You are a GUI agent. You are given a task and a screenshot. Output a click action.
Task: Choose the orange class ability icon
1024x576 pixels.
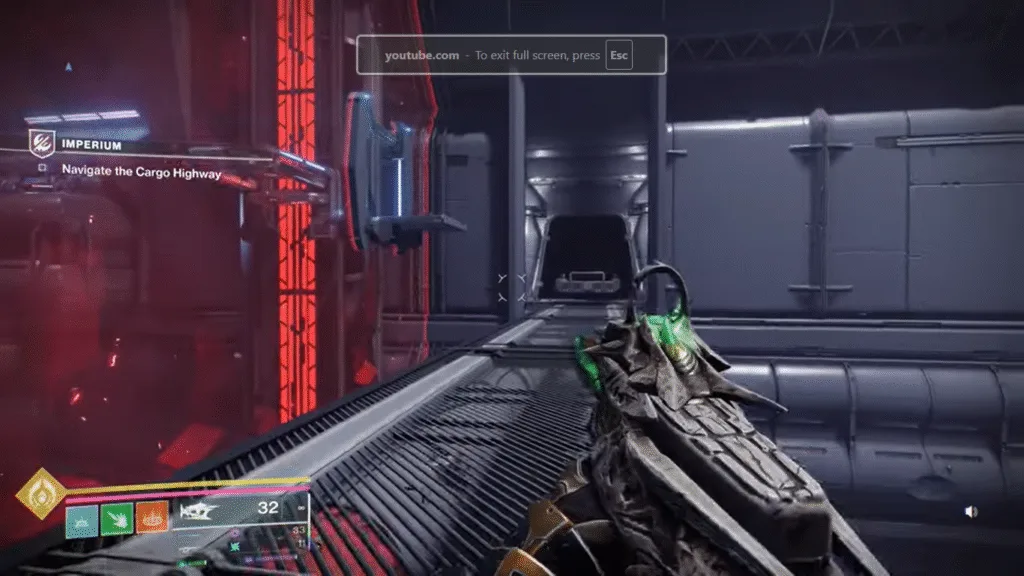pyautogui.click(x=152, y=517)
